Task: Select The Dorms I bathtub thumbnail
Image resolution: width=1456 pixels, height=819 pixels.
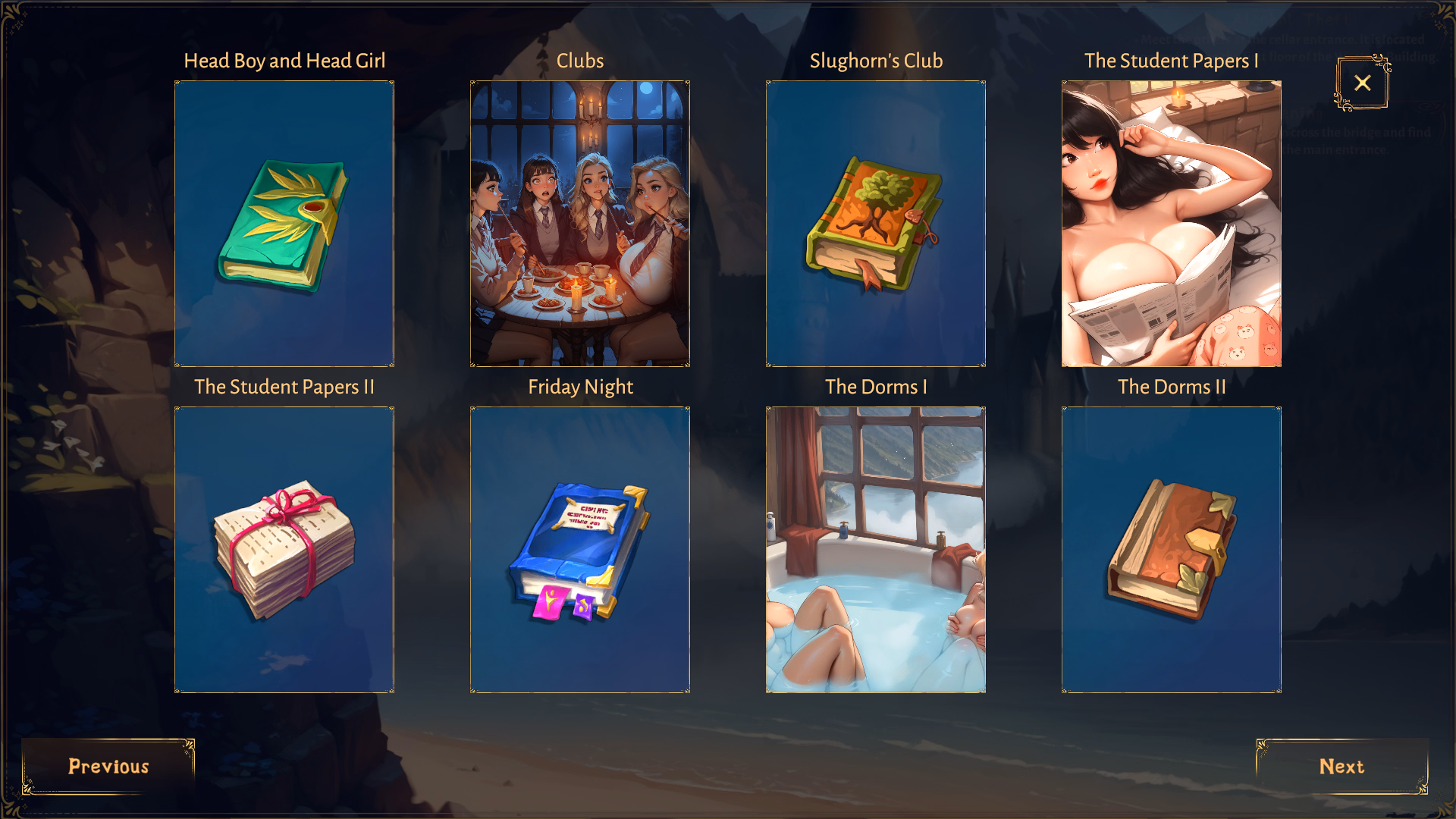Action: (876, 548)
